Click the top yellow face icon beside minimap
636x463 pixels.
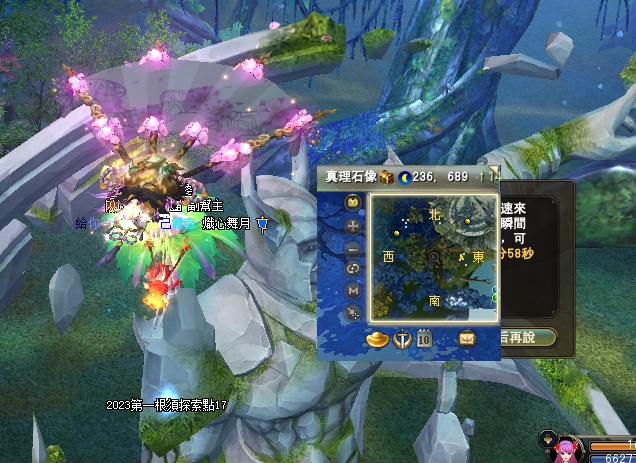tap(353, 203)
